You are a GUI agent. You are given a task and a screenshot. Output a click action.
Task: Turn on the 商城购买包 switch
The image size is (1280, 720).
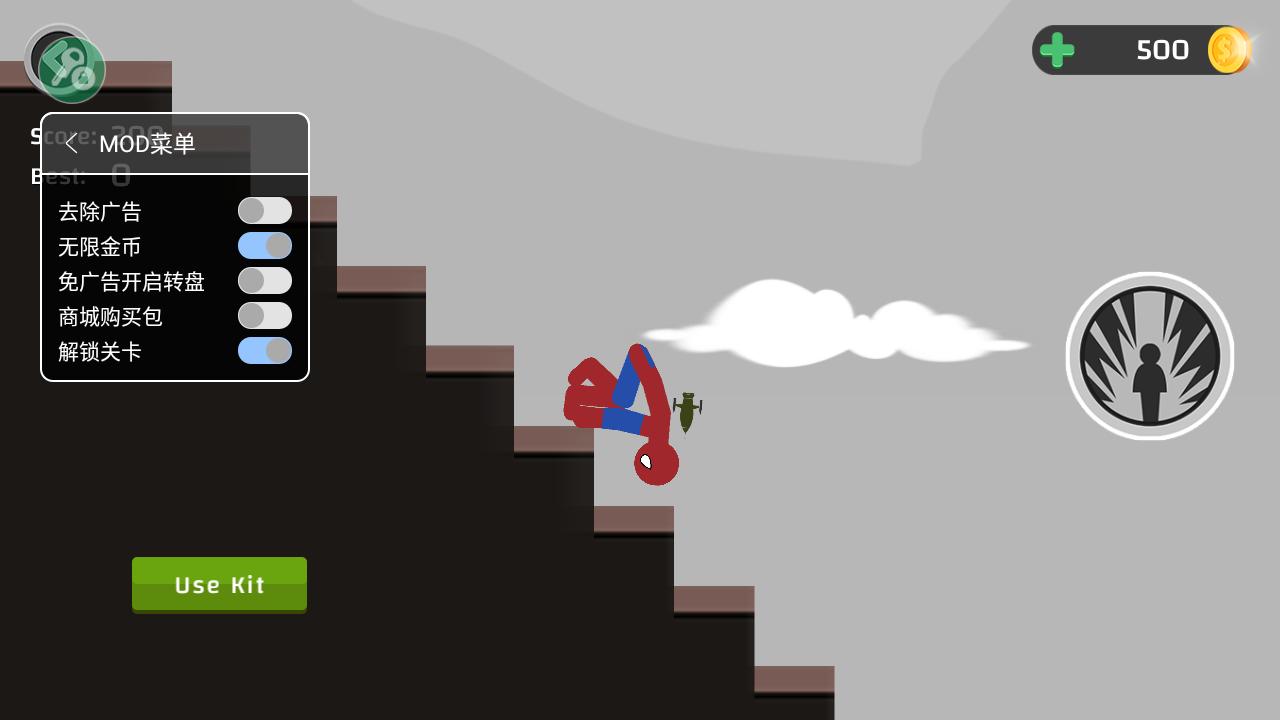(x=264, y=316)
